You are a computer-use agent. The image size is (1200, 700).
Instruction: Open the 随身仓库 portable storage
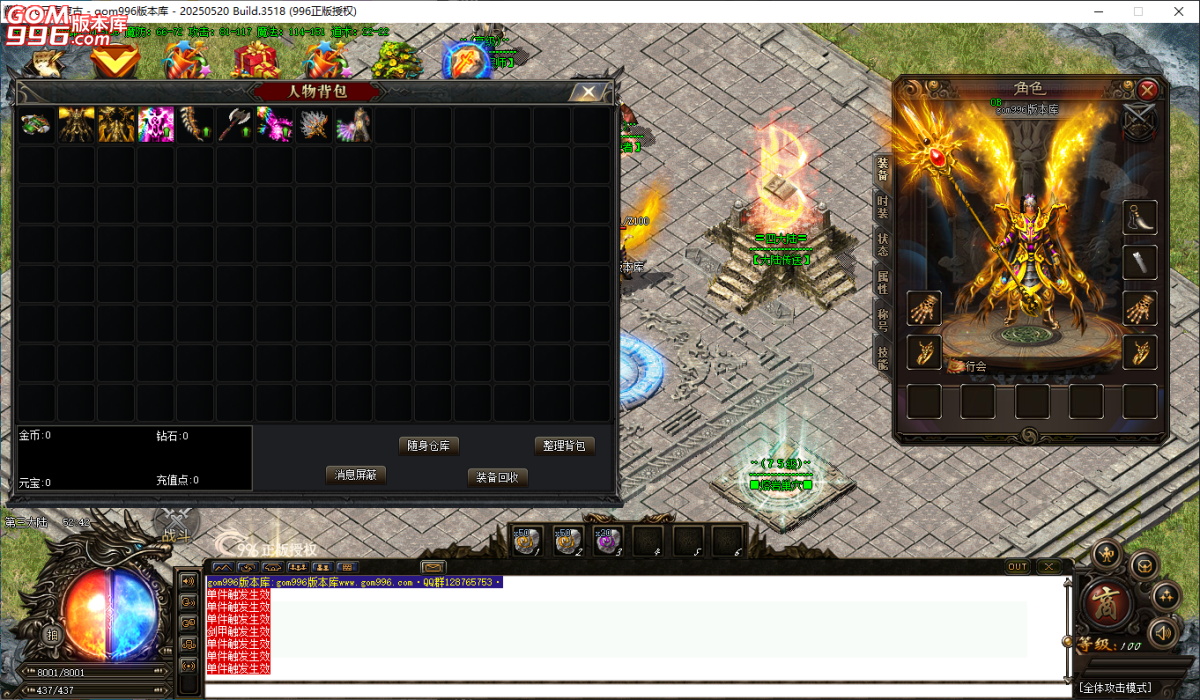coord(428,446)
